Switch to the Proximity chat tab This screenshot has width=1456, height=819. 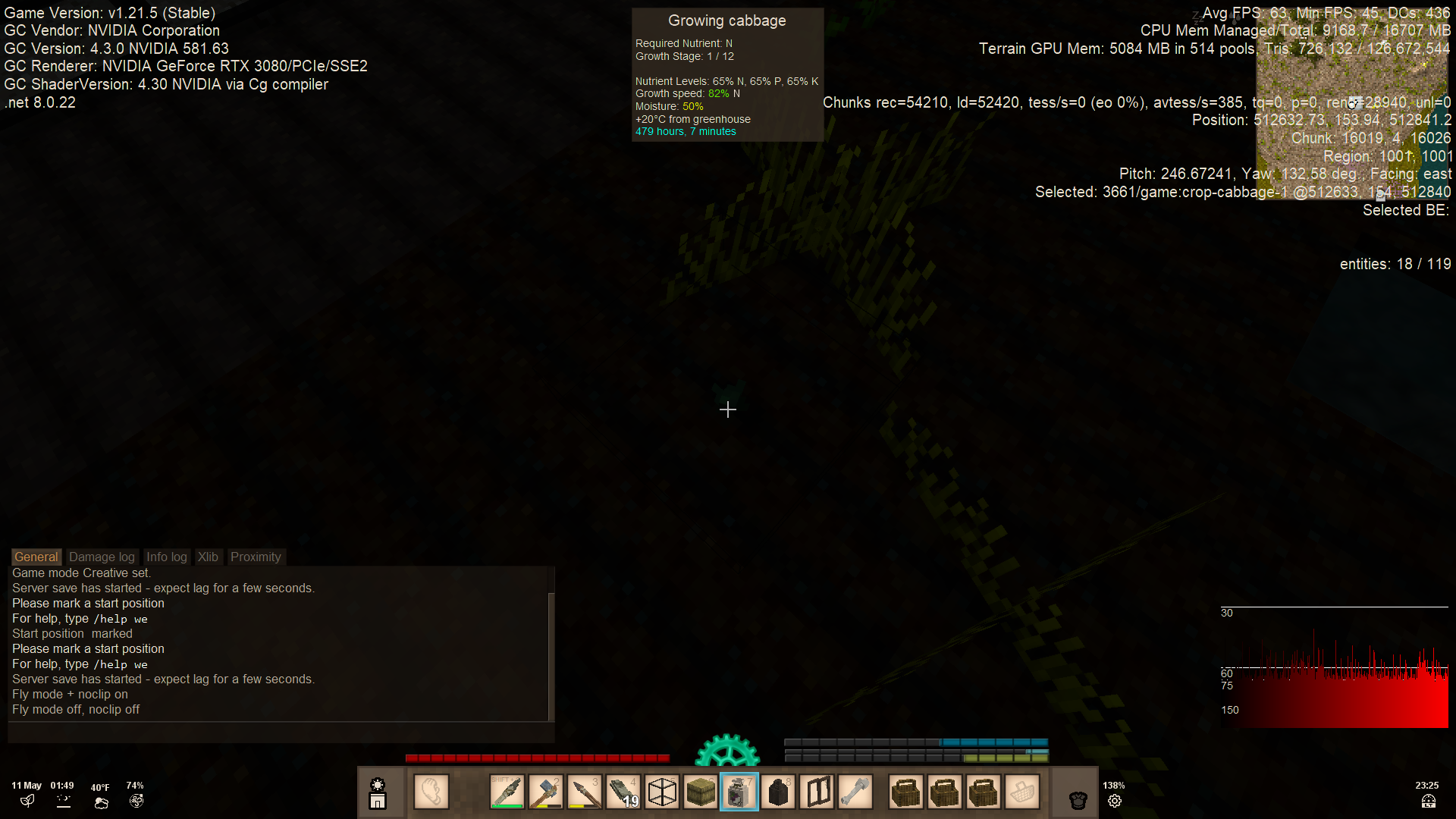click(256, 557)
